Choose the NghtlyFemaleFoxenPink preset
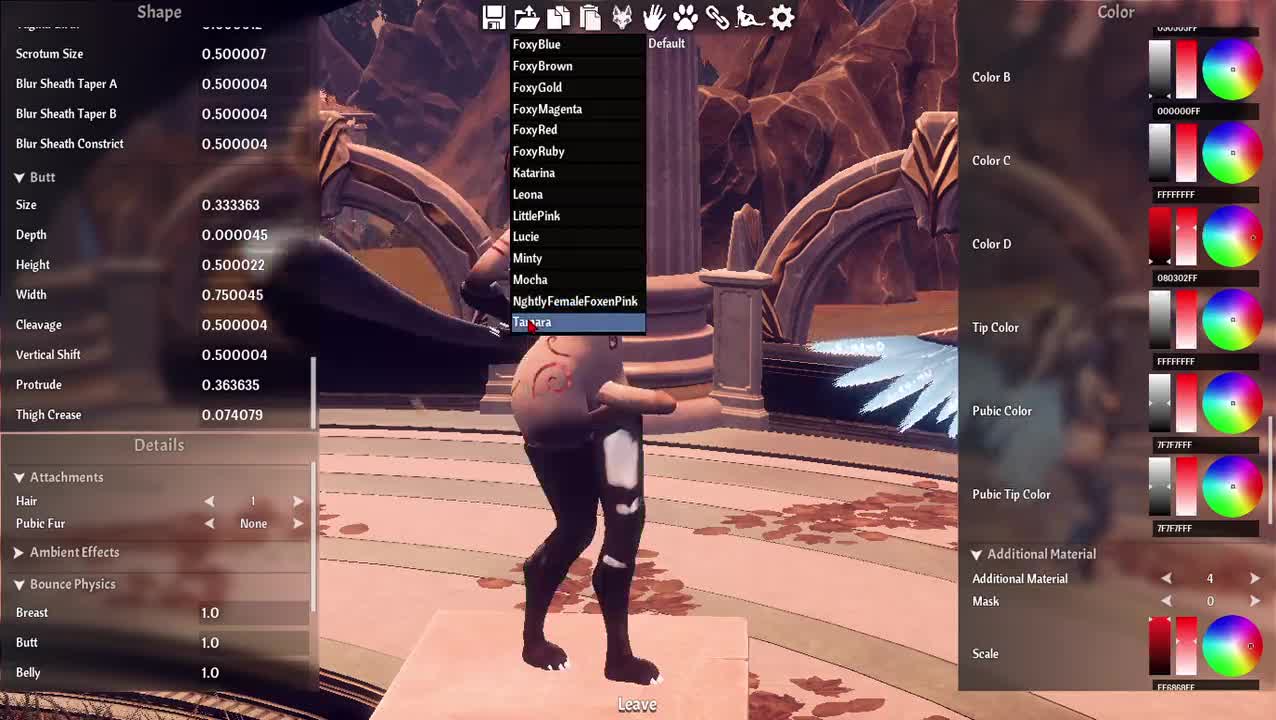Screen dimensions: 1276x720 (575, 301)
